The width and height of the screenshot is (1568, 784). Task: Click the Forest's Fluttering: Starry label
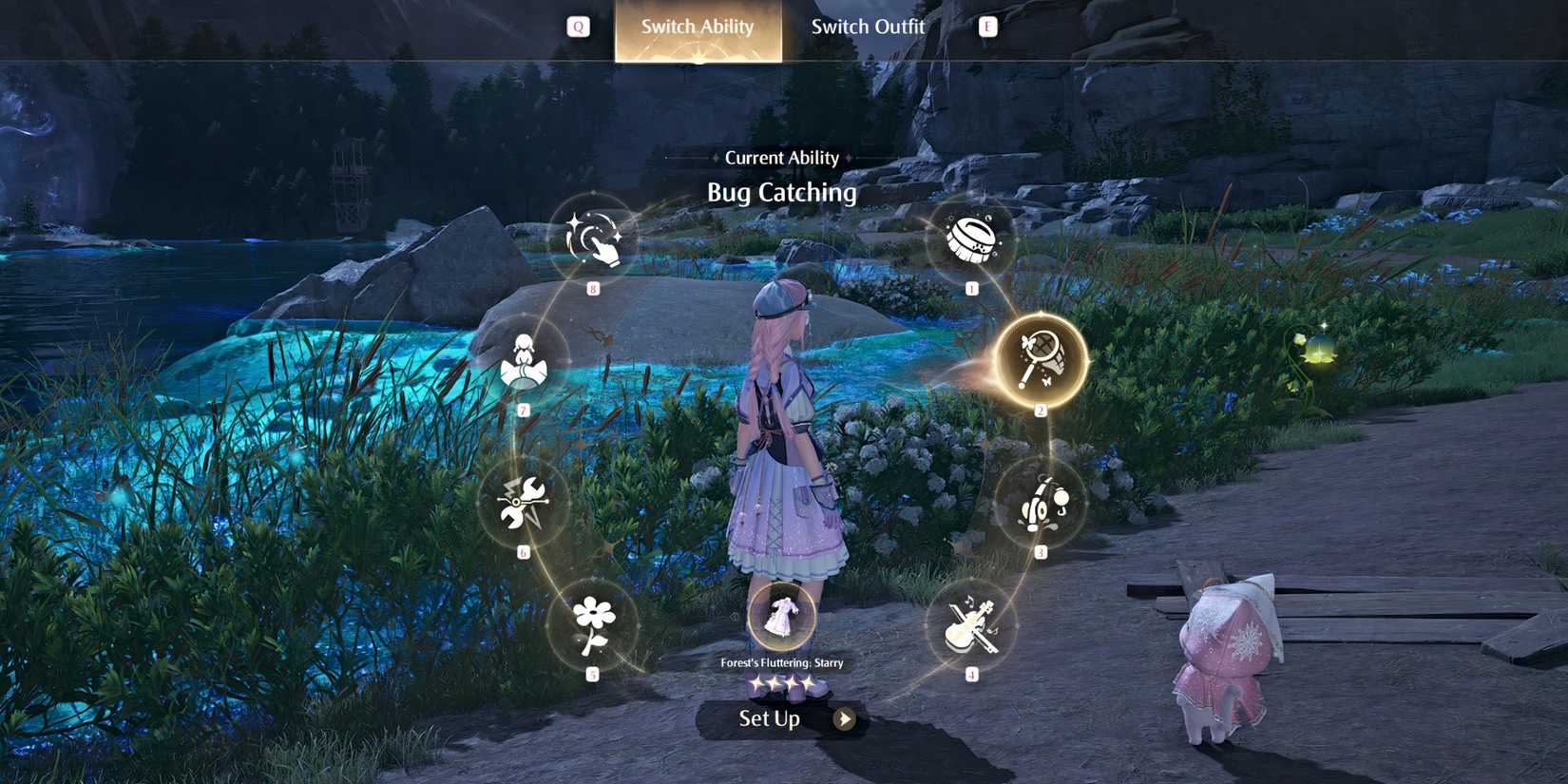pyautogui.click(x=782, y=663)
